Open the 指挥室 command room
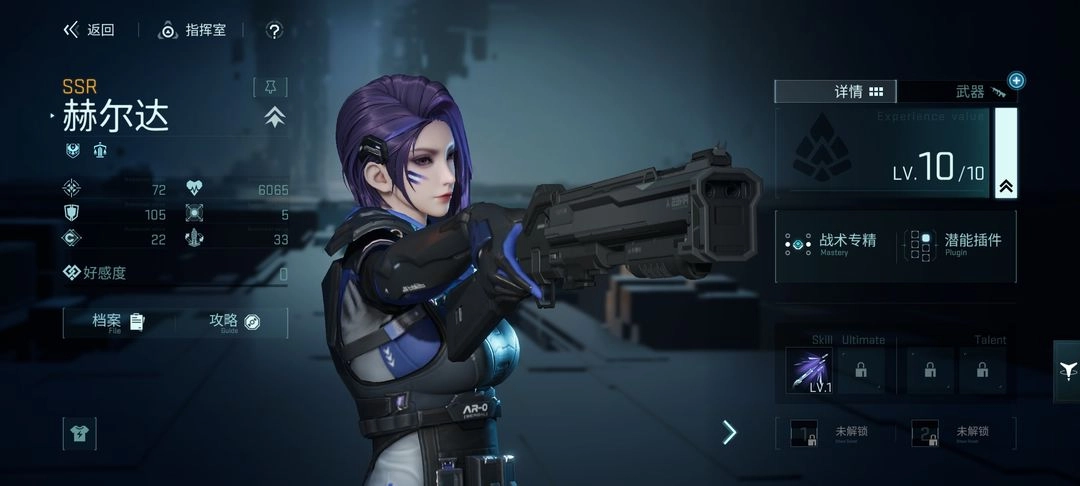Image resolution: width=1080 pixels, height=486 pixels. point(193,30)
